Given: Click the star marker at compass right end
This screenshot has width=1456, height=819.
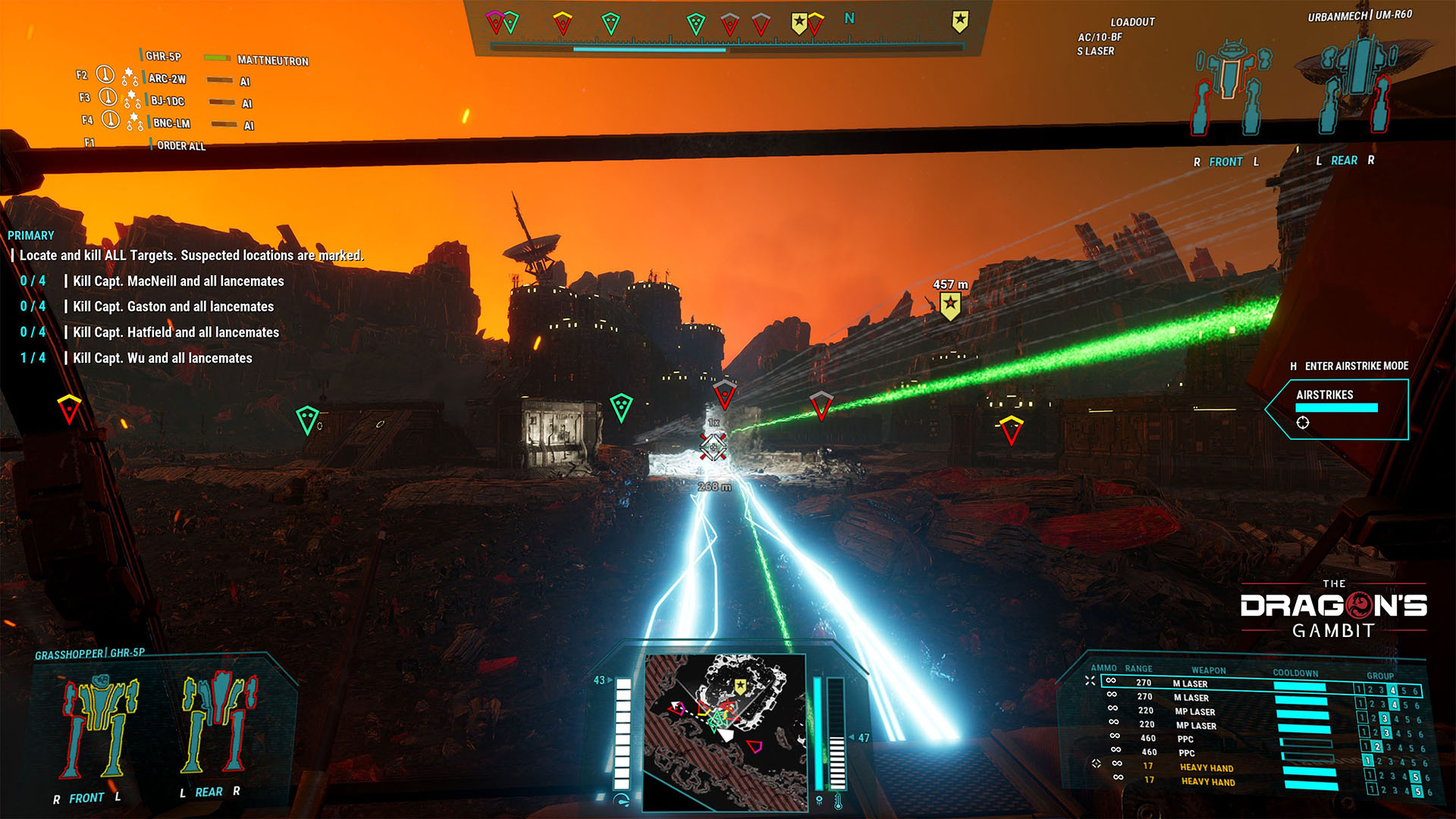Looking at the screenshot, I should tap(960, 21).
